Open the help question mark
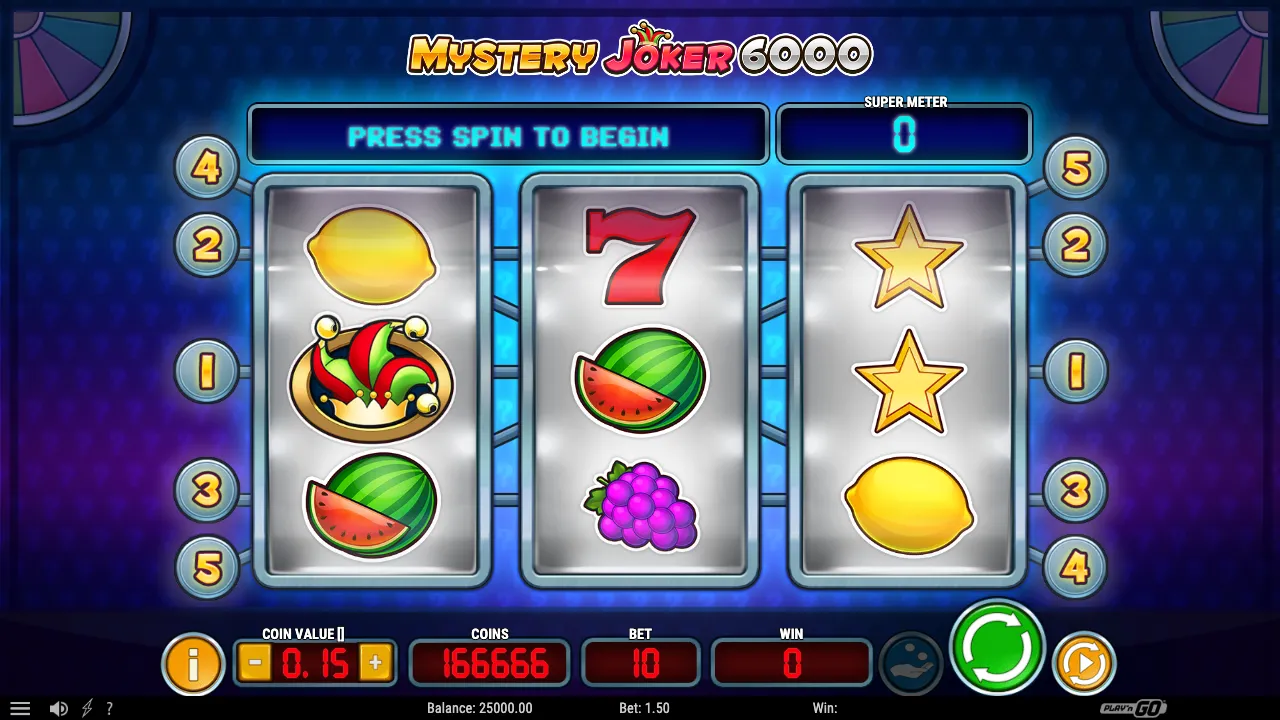1280x720 pixels. pos(110,708)
